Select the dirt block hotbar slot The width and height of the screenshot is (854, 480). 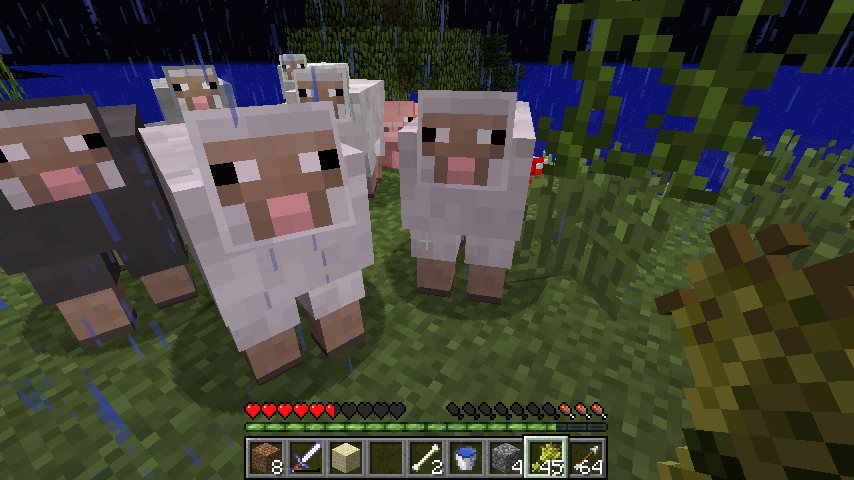pos(264,459)
